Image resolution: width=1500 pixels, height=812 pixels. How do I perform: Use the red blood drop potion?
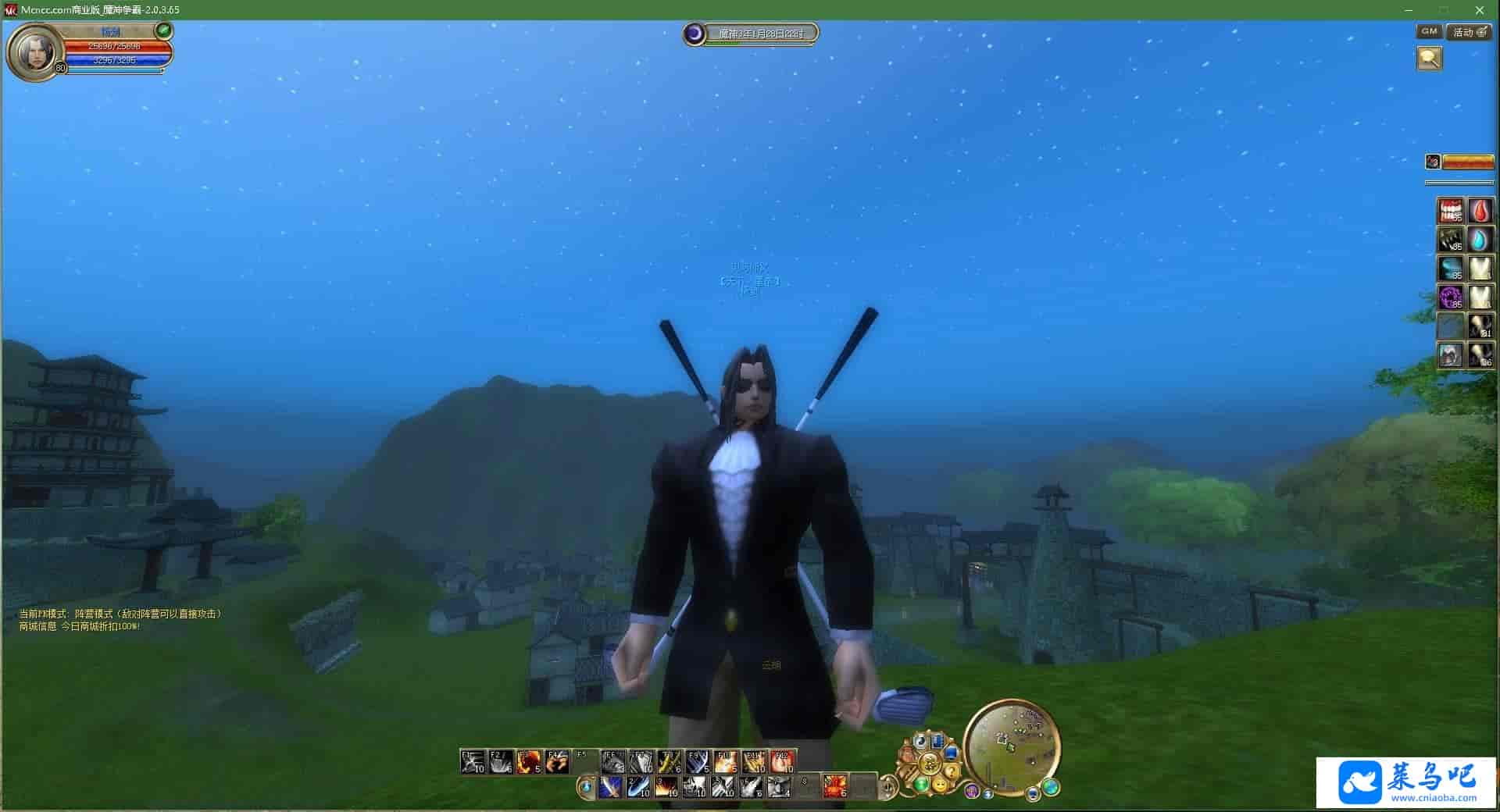pos(1480,211)
